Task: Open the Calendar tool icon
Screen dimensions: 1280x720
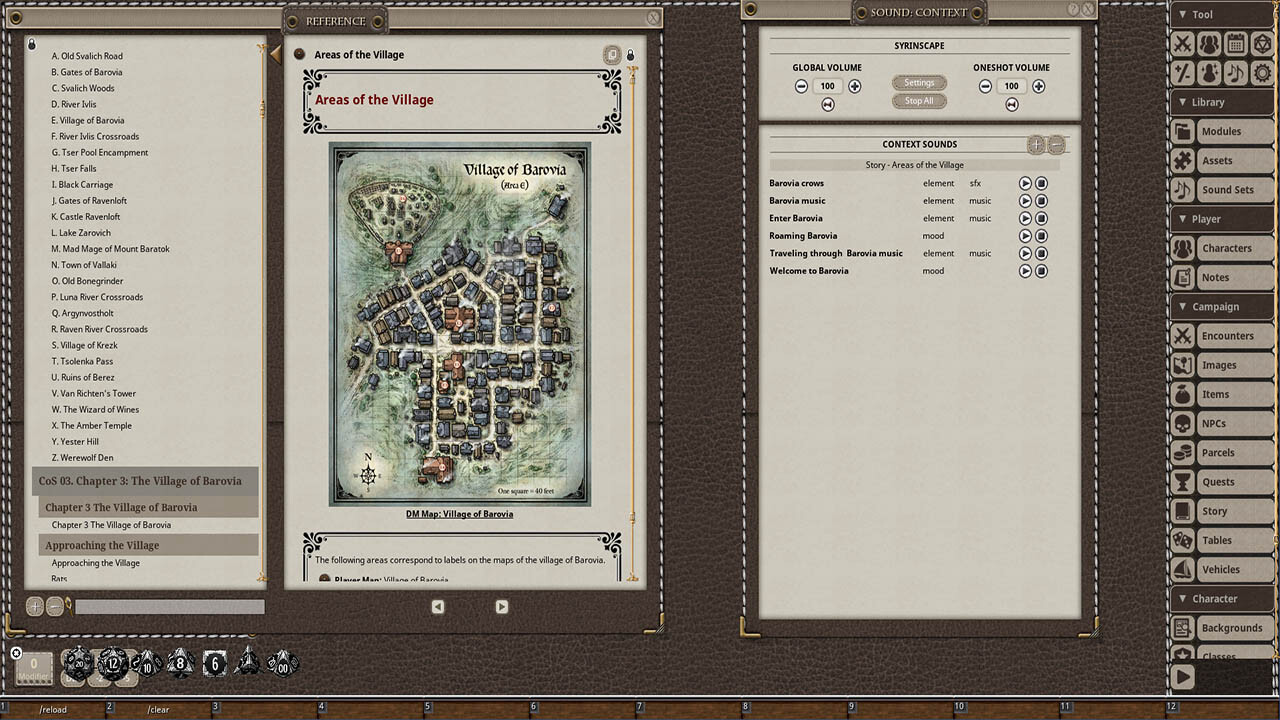Action: click(1236, 44)
